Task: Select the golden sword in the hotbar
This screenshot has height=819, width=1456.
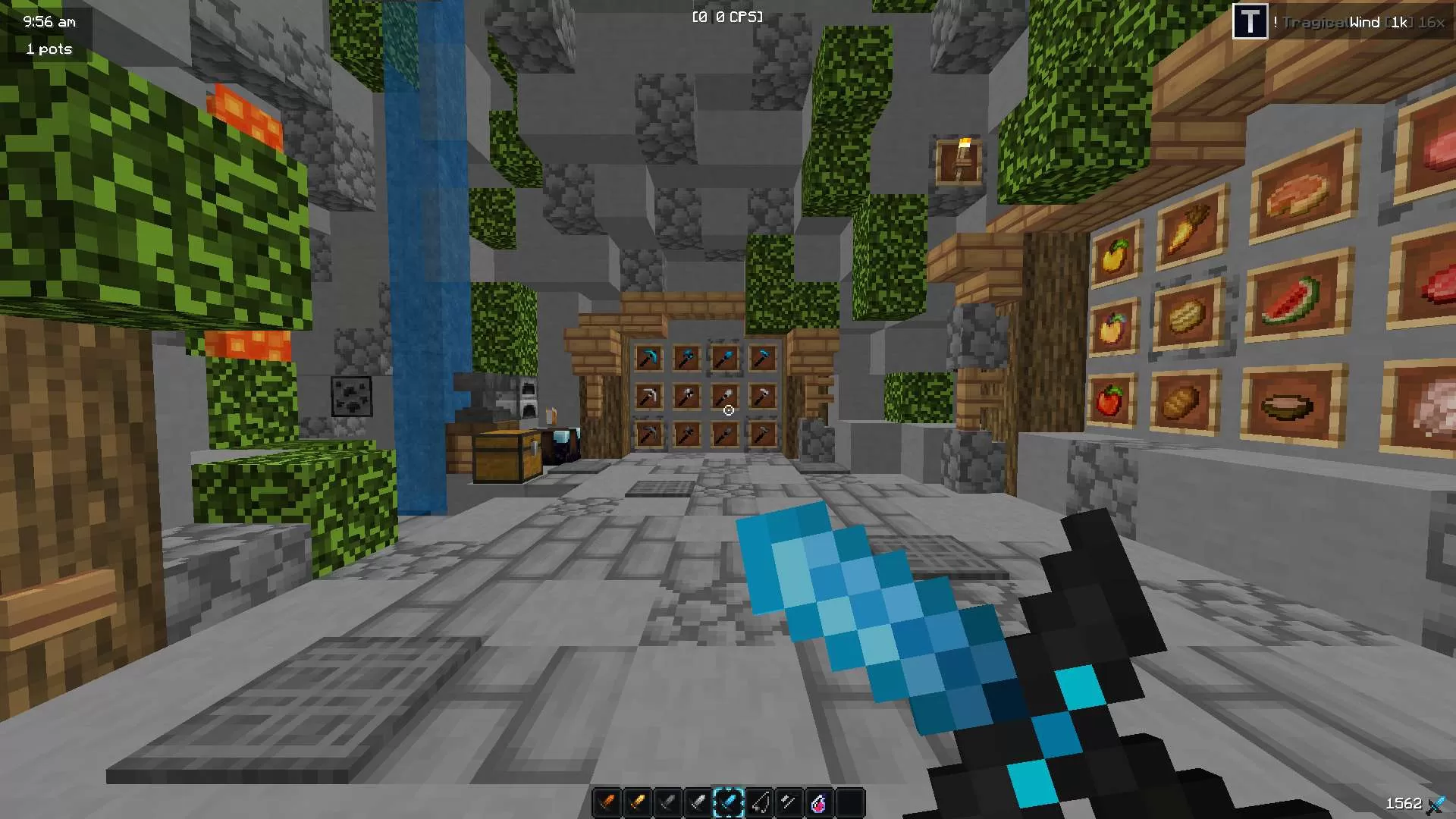Action: pos(638,802)
